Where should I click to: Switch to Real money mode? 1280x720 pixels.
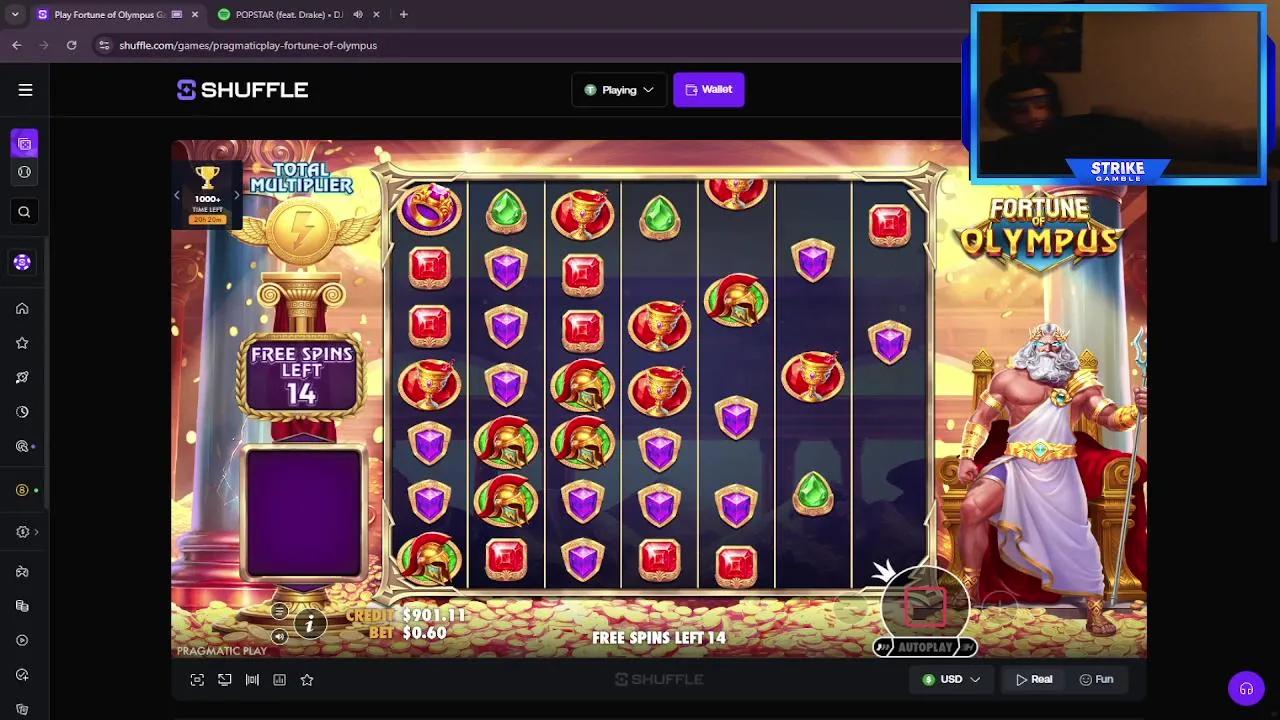(1032, 679)
